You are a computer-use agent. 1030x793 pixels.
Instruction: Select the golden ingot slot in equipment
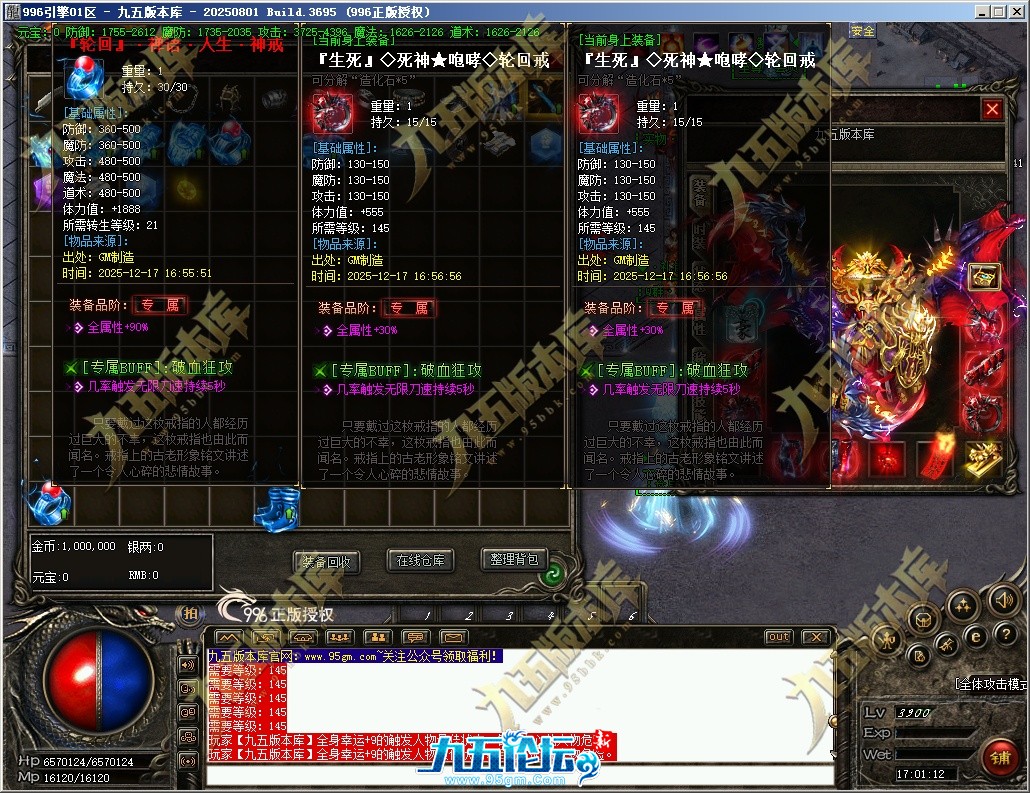(985, 456)
